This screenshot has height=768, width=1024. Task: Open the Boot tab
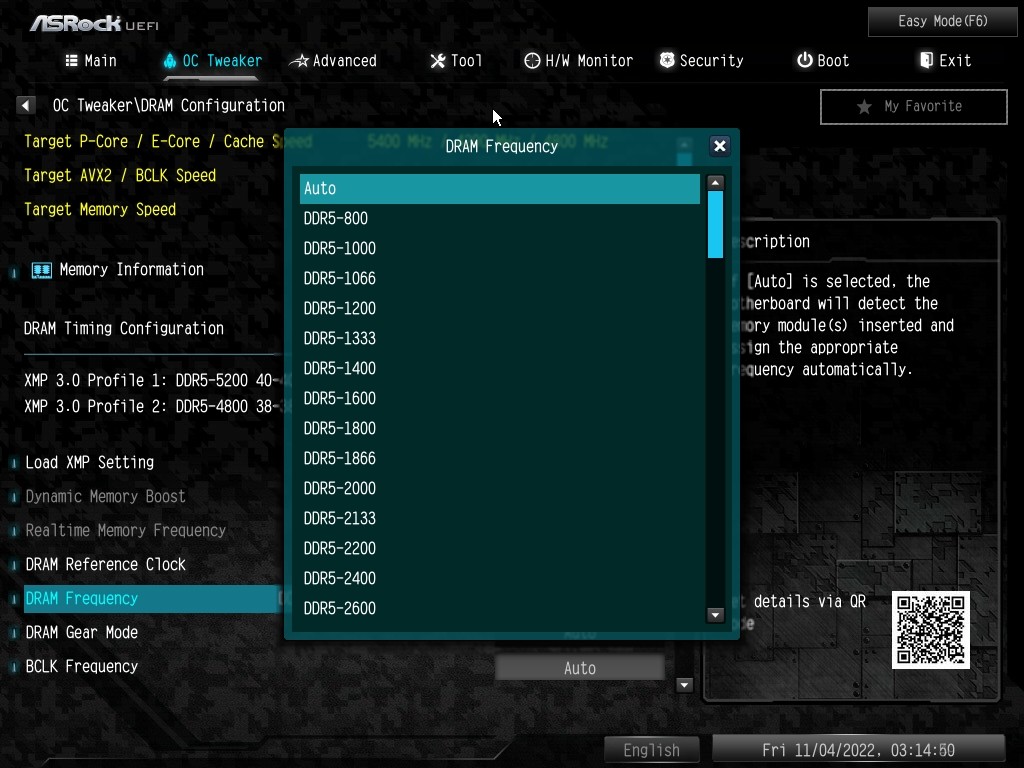click(x=822, y=61)
